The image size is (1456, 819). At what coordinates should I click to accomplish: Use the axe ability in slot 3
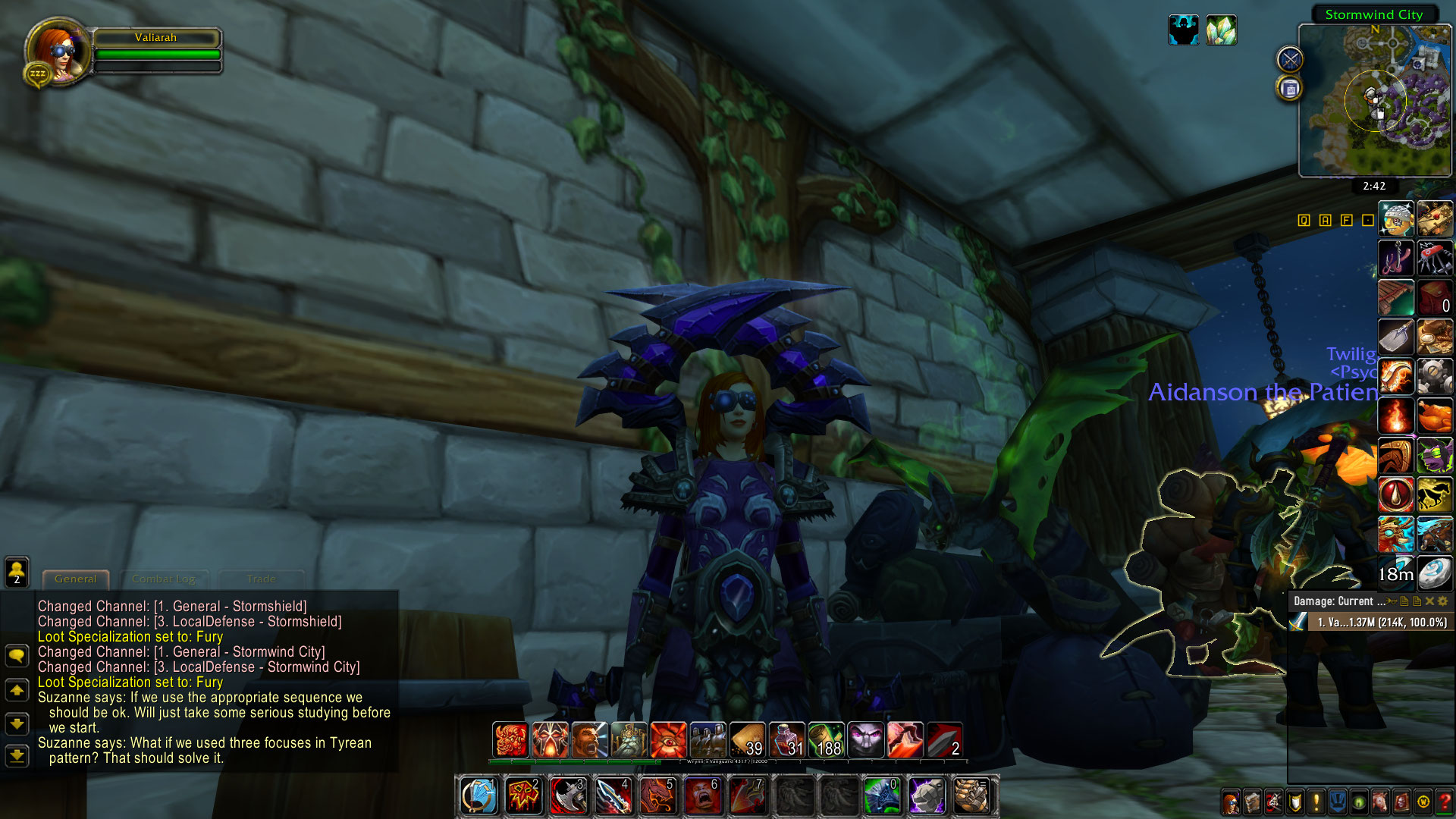(568, 796)
